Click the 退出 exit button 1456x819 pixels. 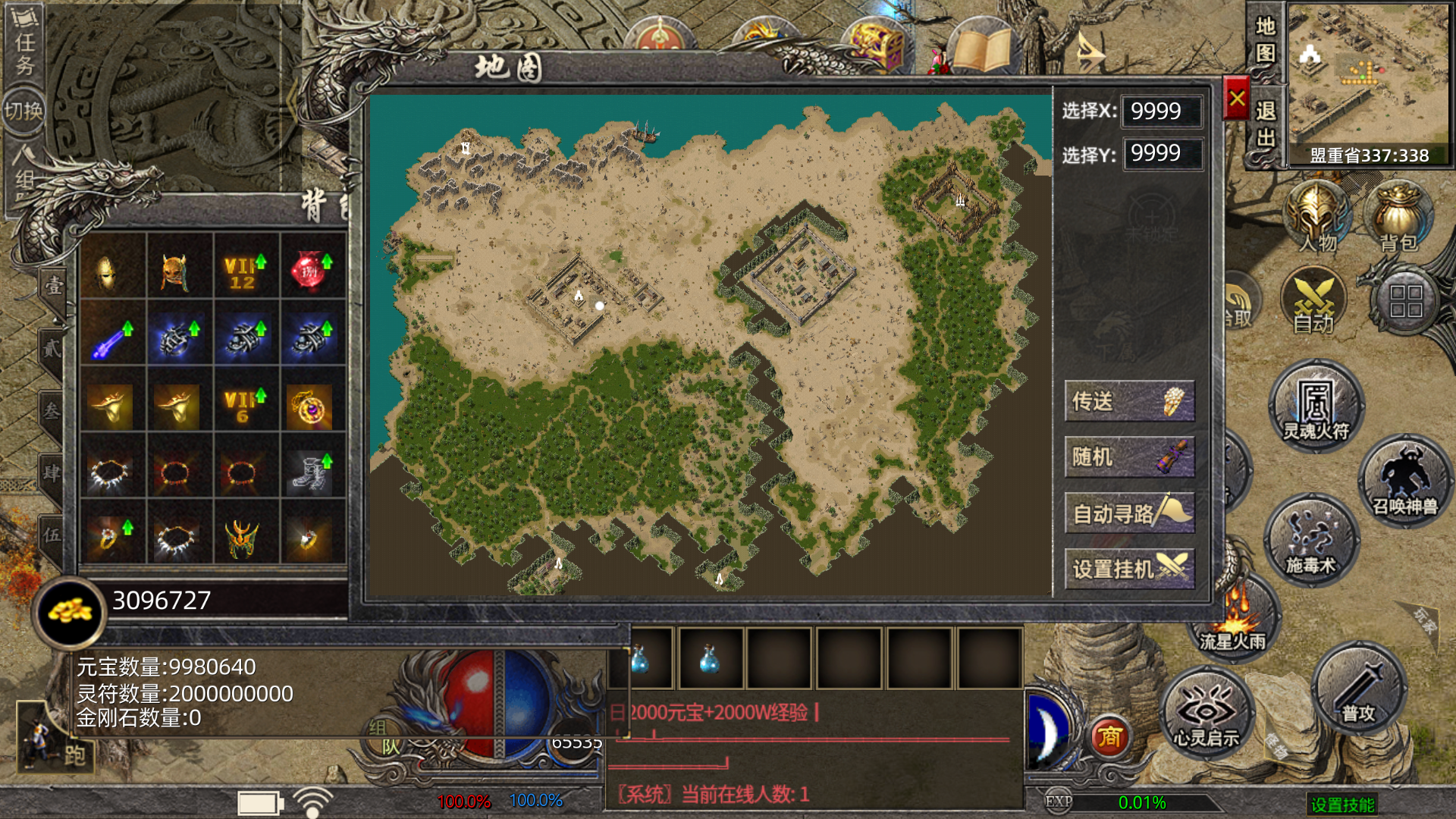(1265, 124)
